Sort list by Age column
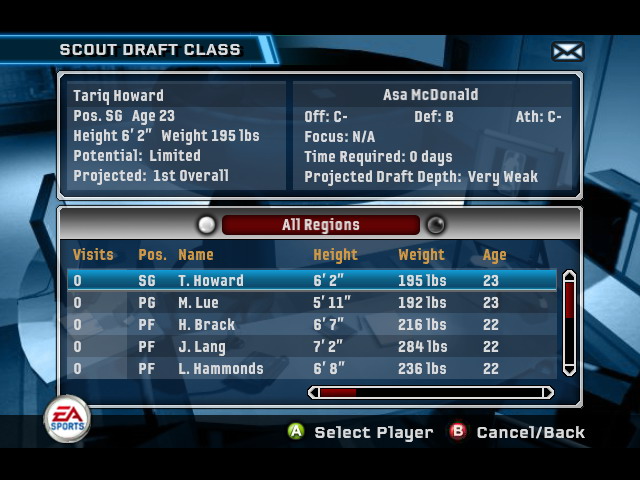640x480 pixels. [x=494, y=255]
